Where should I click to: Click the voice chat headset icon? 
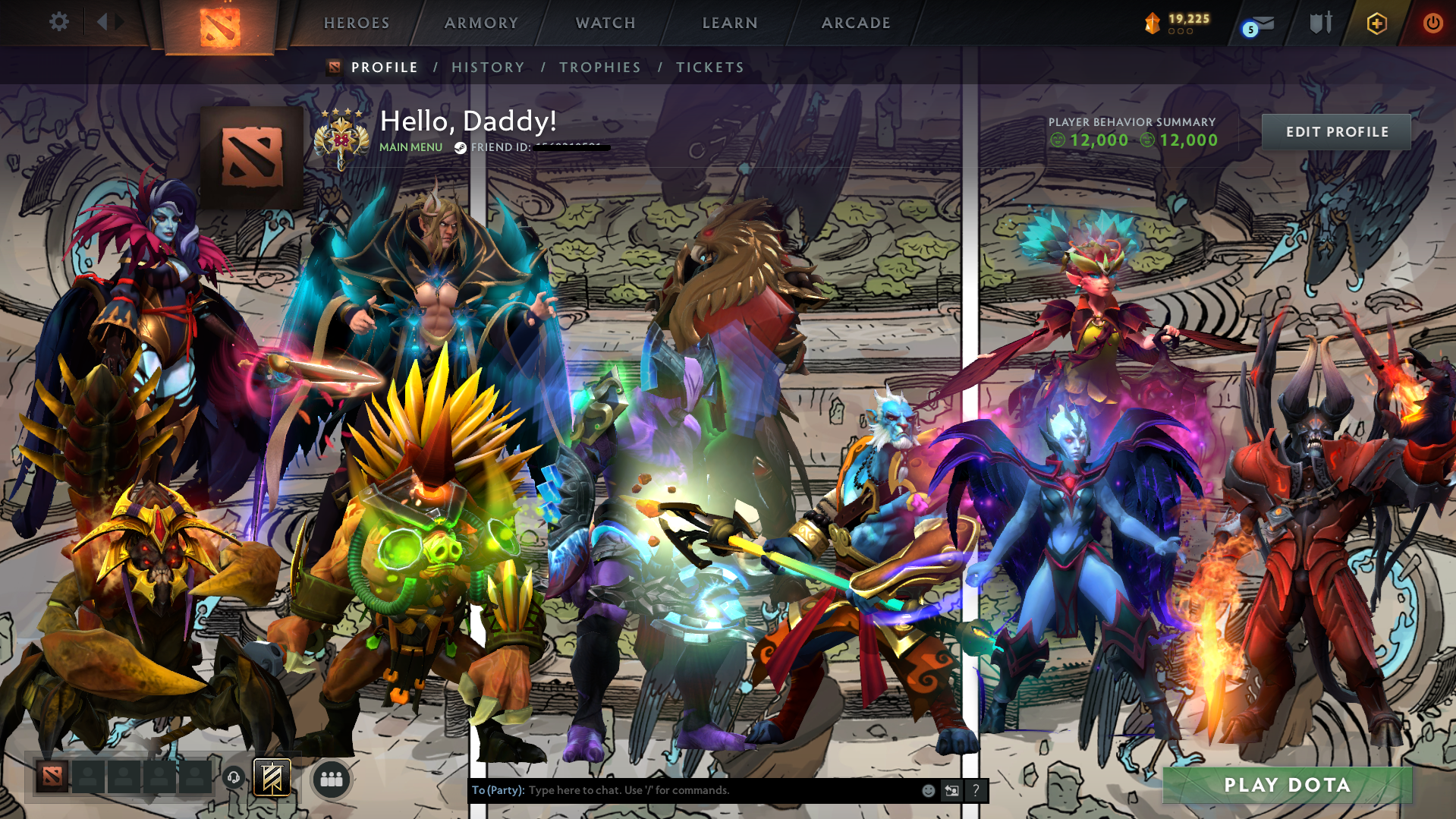pyautogui.click(x=233, y=778)
